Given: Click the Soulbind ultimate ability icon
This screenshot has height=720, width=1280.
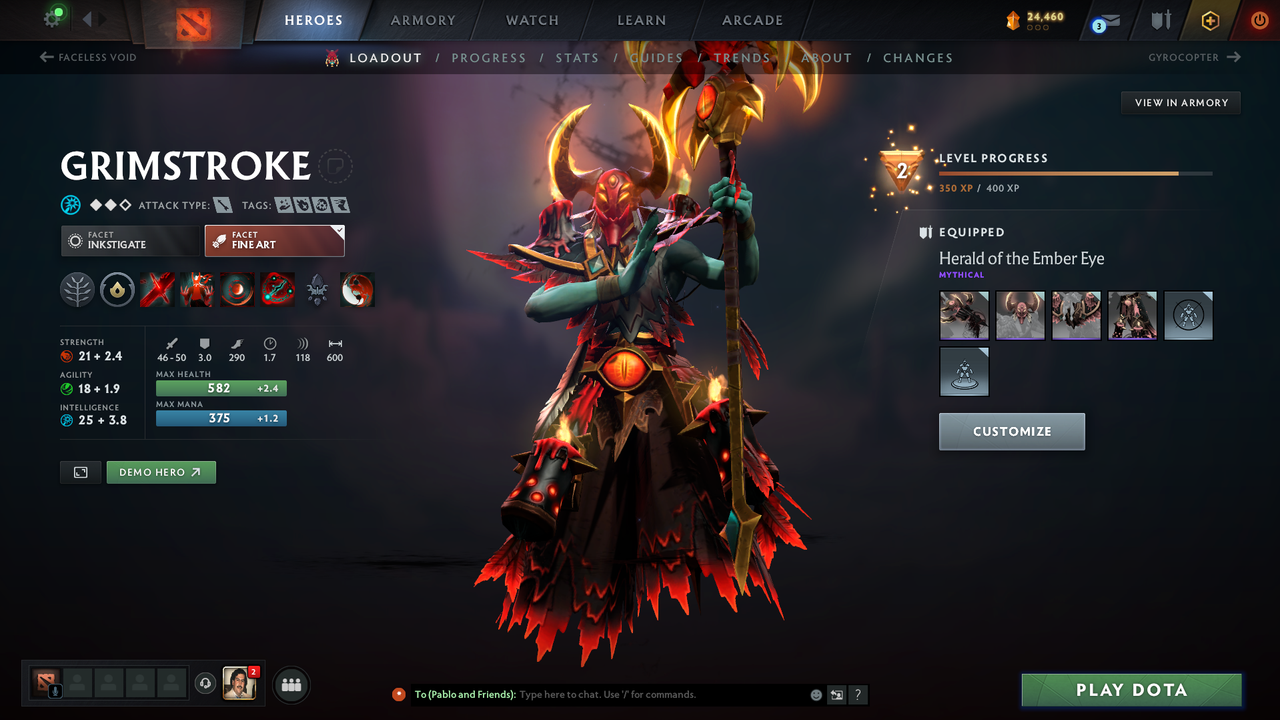Looking at the screenshot, I should pyautogui.click(x=277, y=289).
